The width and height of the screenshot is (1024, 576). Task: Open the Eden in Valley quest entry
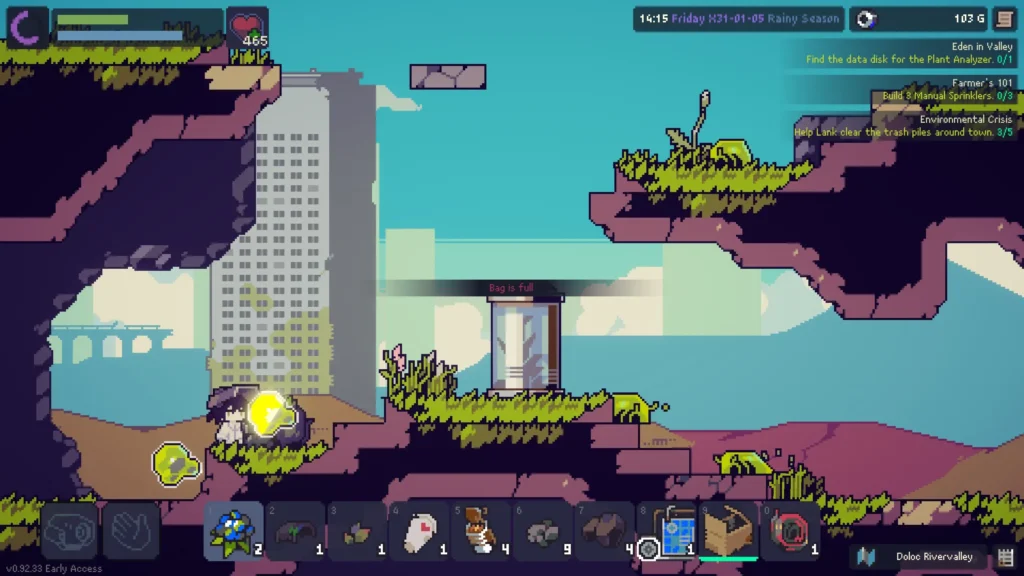pos(910,53)
